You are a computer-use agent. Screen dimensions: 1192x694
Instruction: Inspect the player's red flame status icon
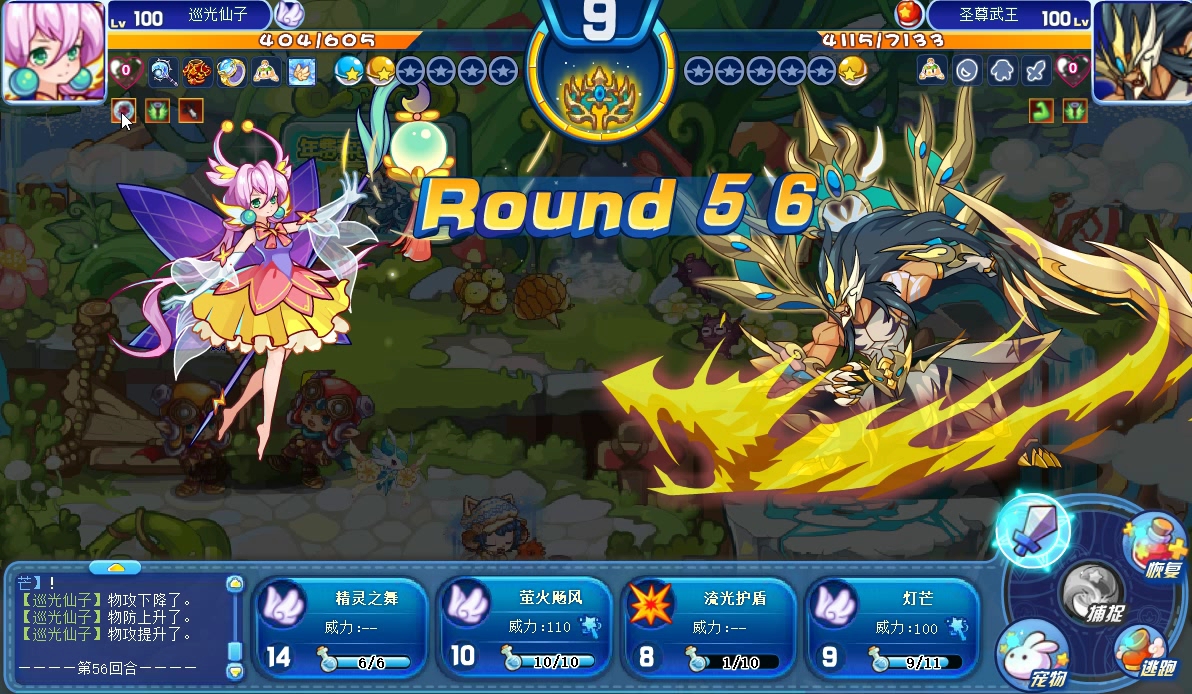point(197,71)
